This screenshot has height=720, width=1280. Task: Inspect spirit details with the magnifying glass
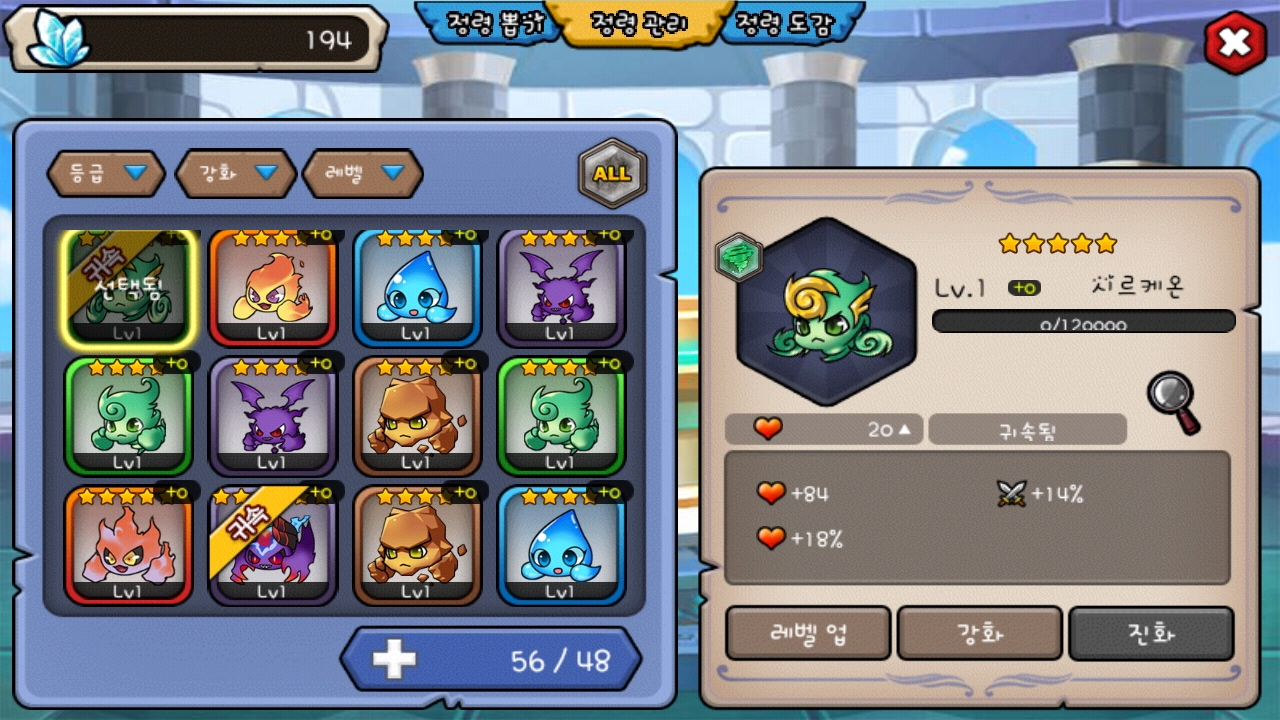coord(1173,402)
